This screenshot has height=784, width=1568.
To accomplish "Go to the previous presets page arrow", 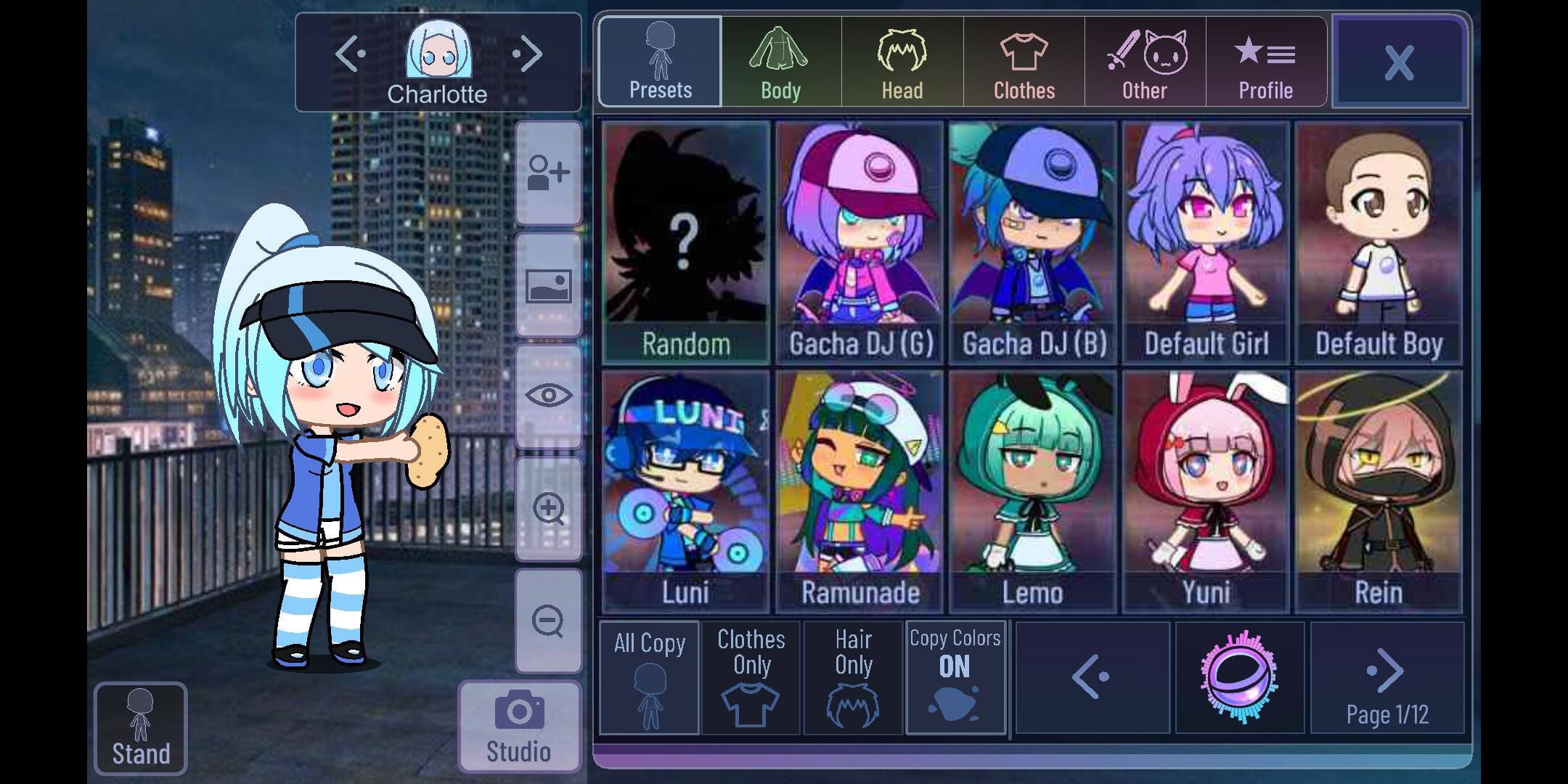I will click(1092, 677).
